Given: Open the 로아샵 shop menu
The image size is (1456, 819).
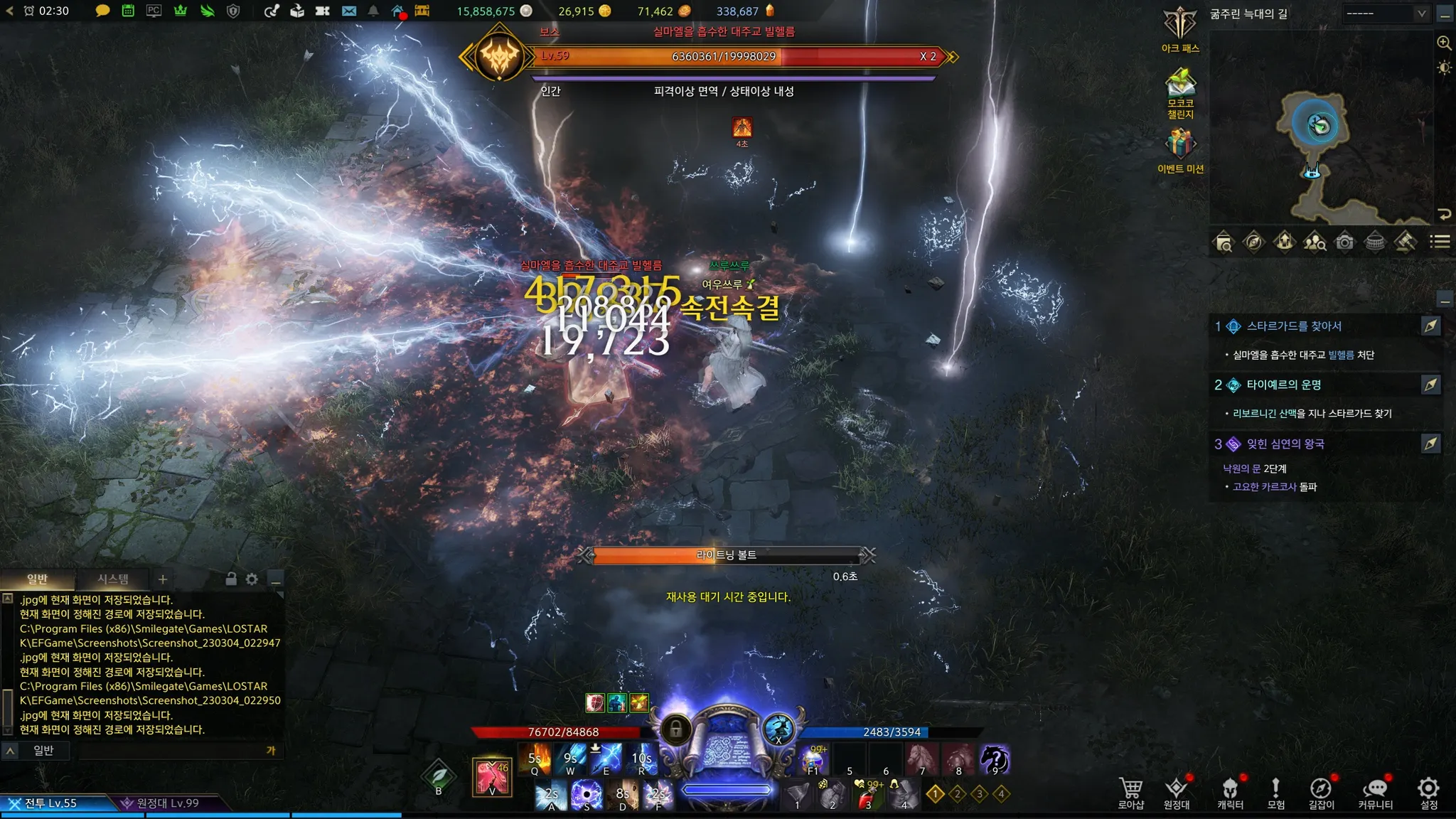Looking at the screenshot, I should pos(1130,791).
